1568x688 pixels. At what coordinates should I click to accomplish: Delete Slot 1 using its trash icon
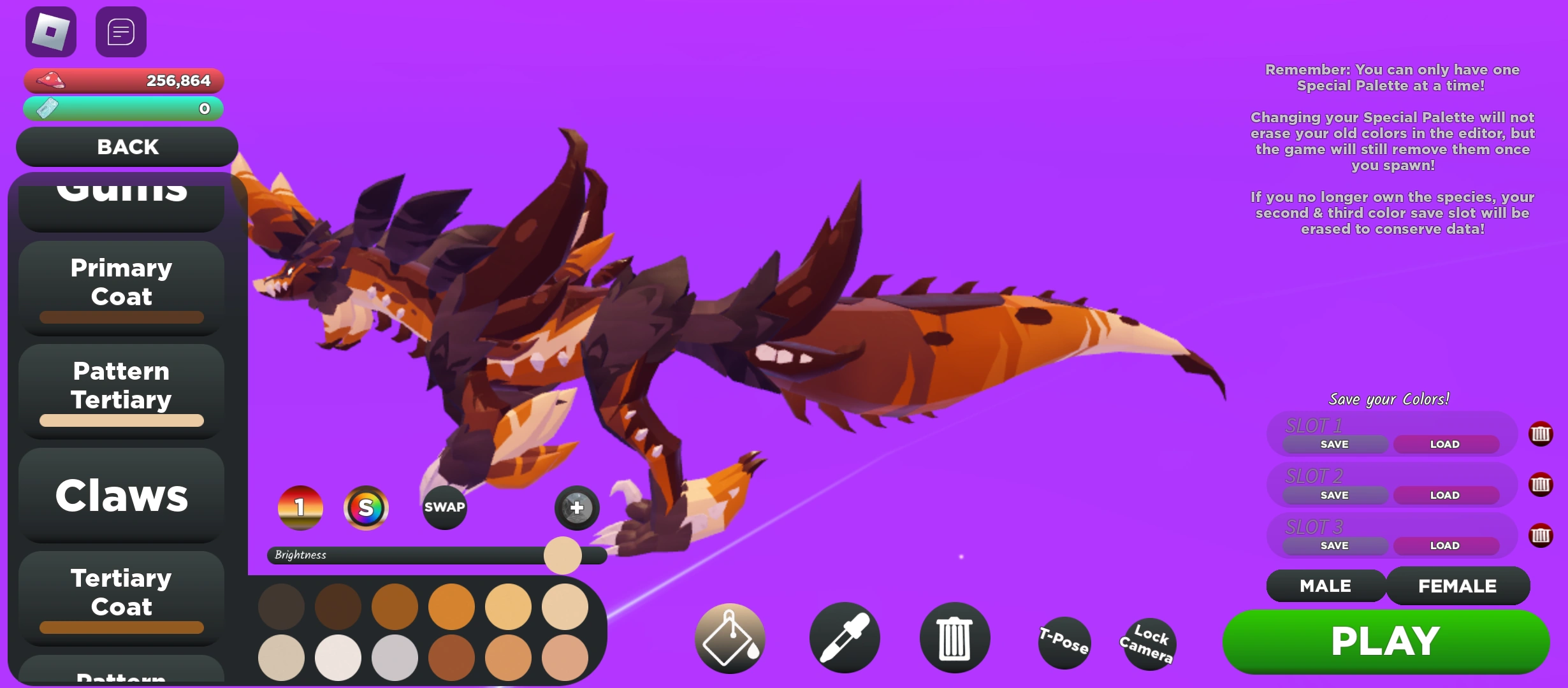click(x=1541, y=434)
